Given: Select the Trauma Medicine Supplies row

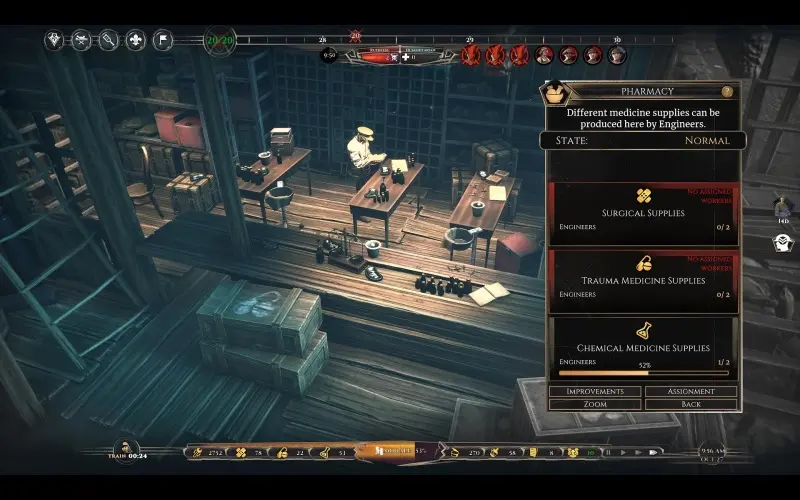Looking at the screenshot, I should coord(643,279).
